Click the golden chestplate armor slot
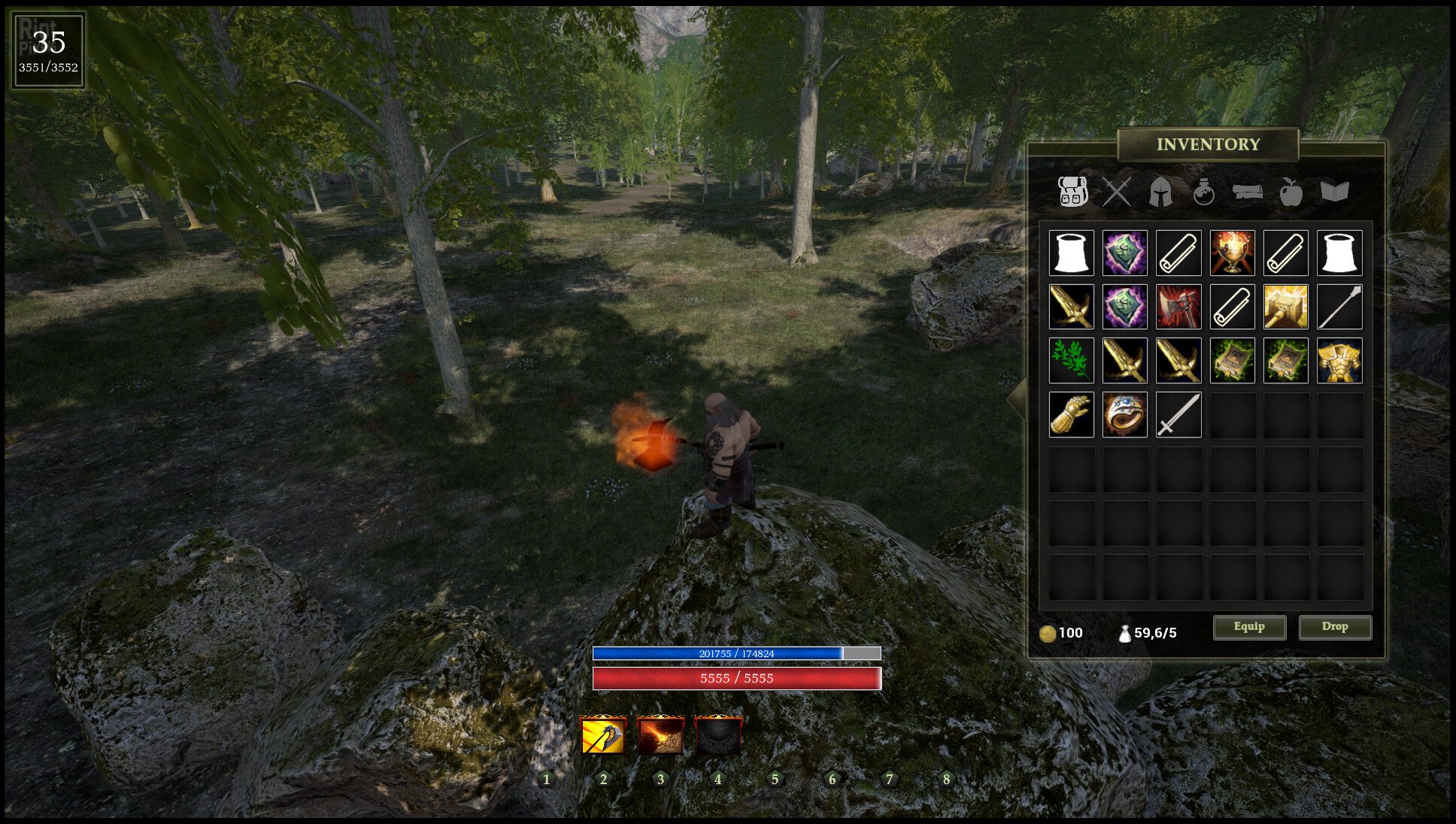Screen dimensions: 1456x824 pos(1339,361)
